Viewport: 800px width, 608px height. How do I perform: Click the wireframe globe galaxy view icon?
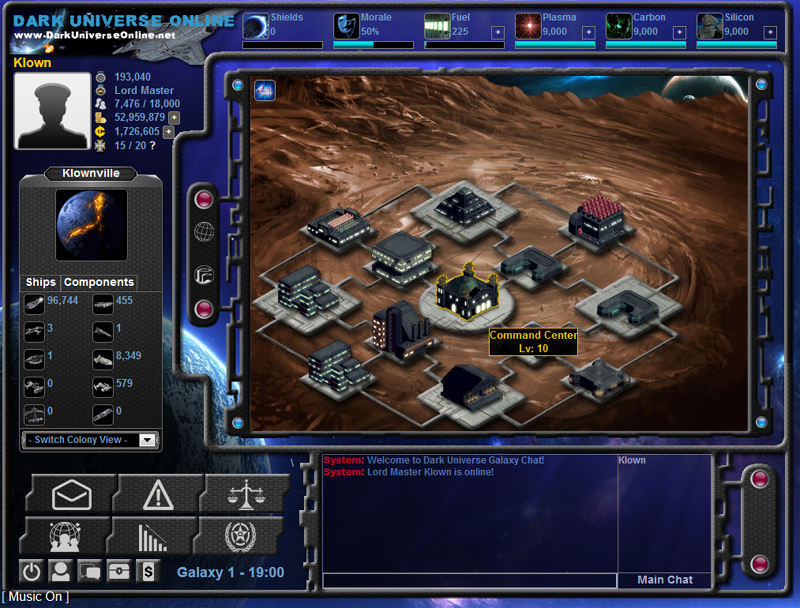pyautogui.click(x=204, y=232)
